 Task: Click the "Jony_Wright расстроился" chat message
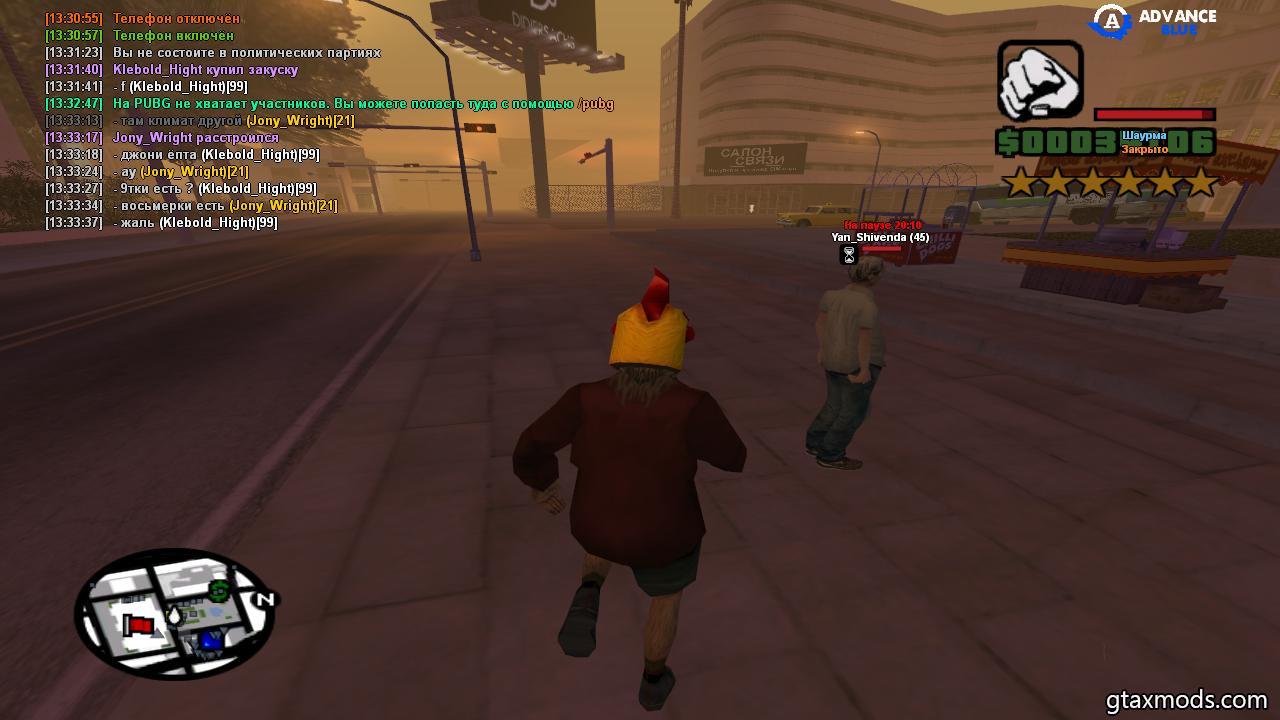[196, 137]
